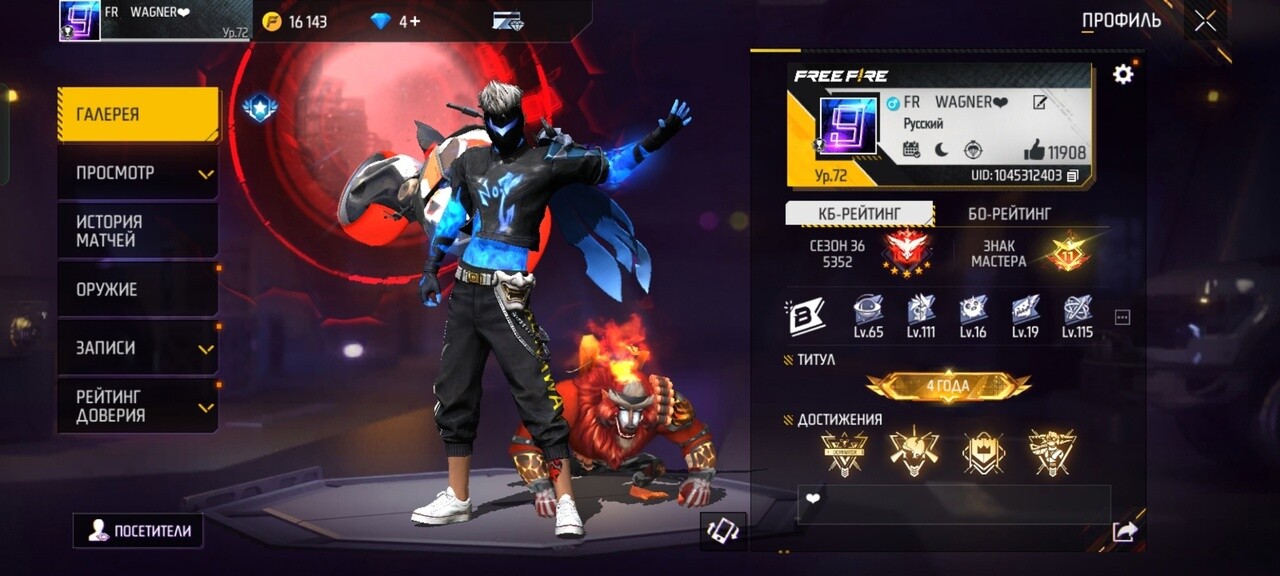Edit the player nickname
Viewport: 1280px width, 576px height.
pos(1040,102)
